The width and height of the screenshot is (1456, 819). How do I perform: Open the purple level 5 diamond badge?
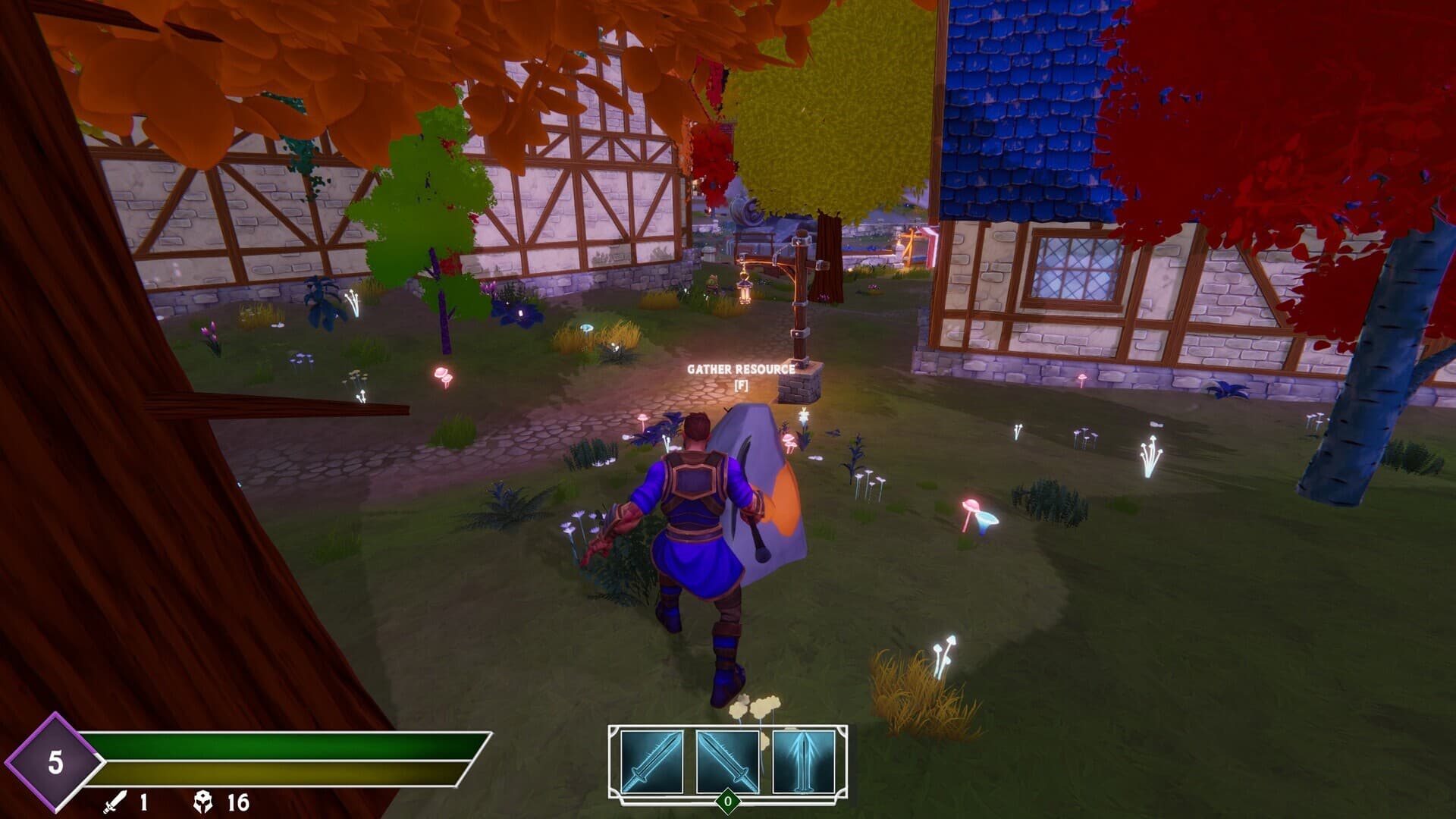54,761
